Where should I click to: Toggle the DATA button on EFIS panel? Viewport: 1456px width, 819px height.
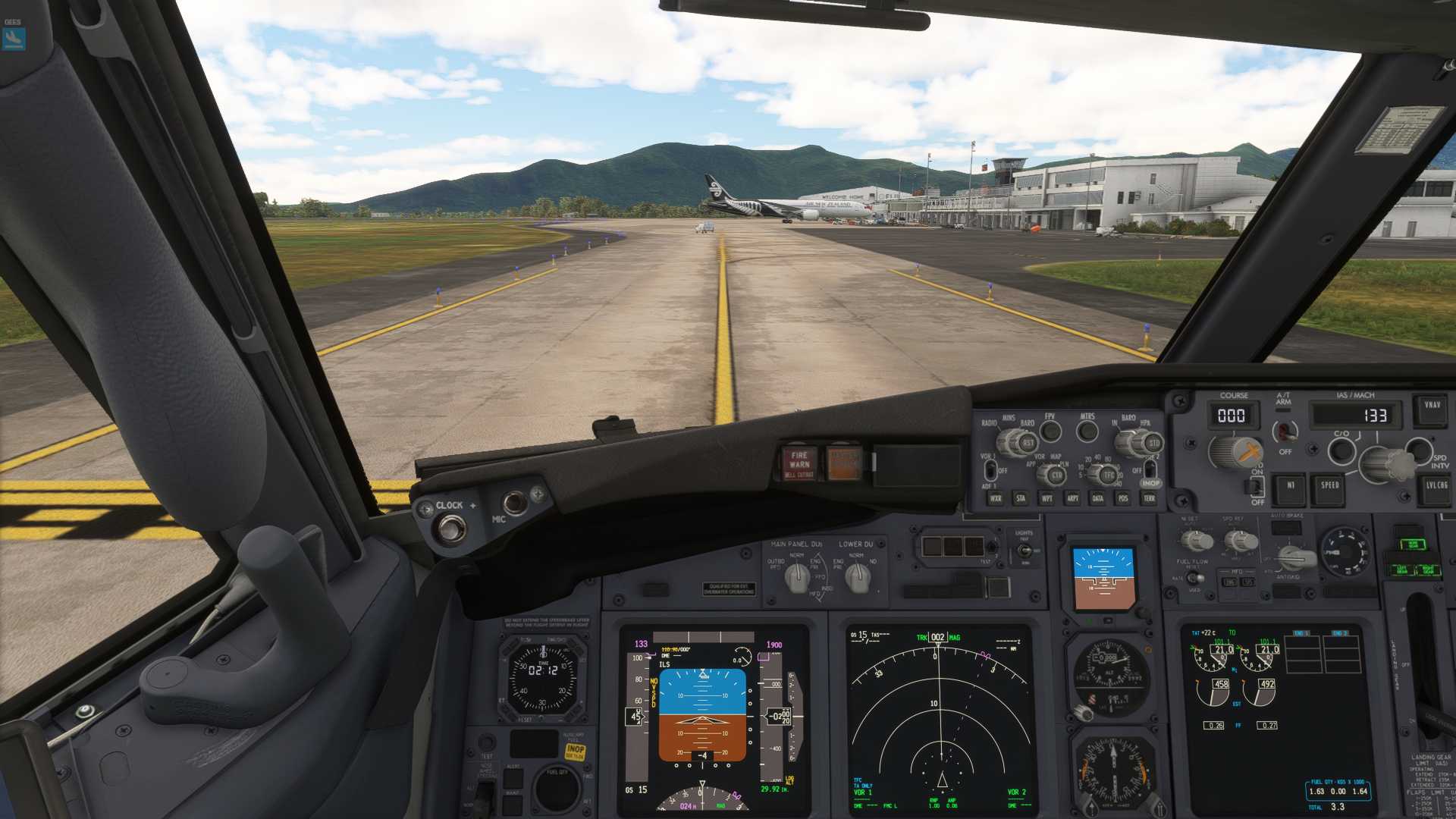tap(1097, 498)
